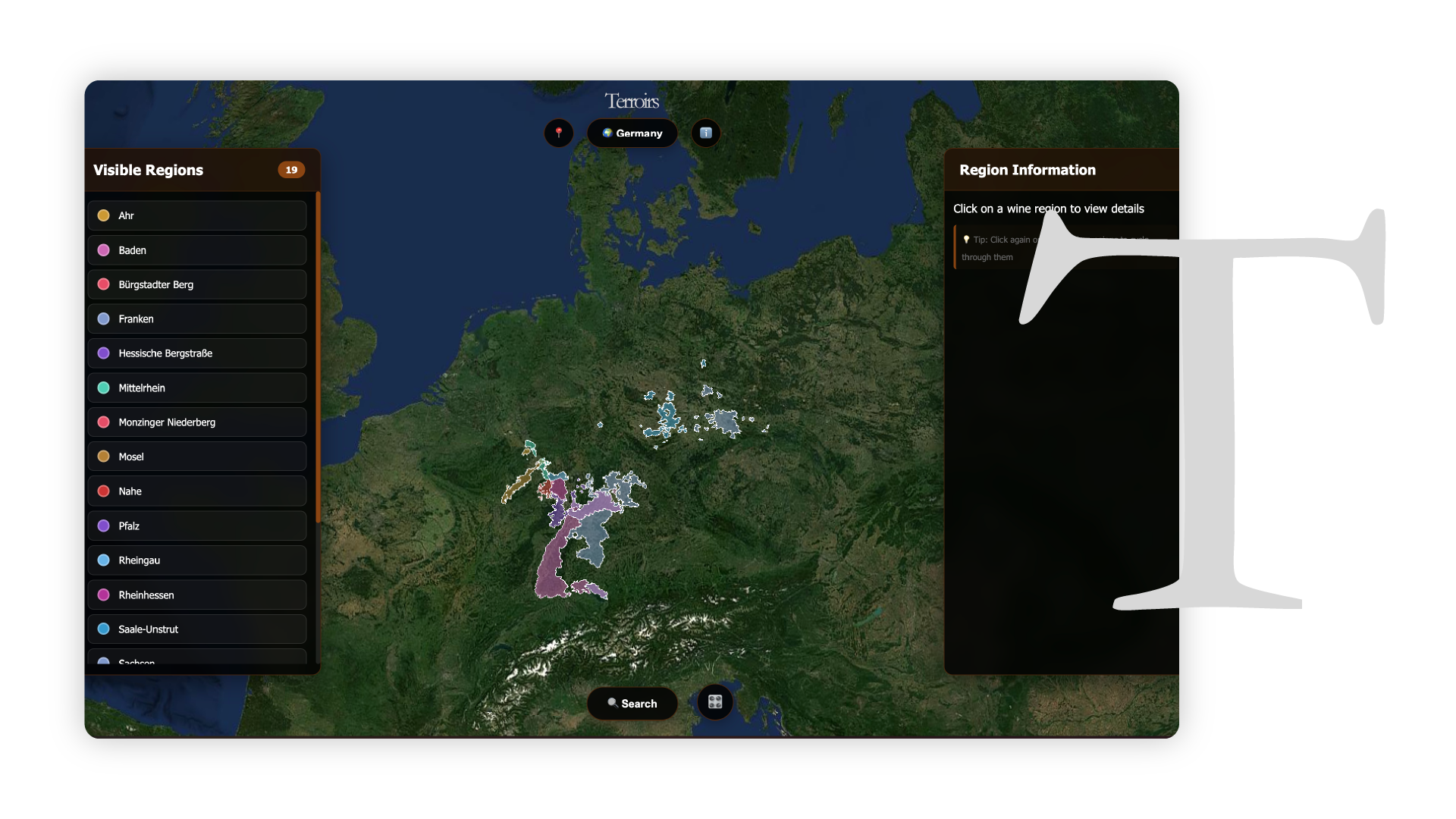Click the globe icon beside Germany

click(607, 133)
